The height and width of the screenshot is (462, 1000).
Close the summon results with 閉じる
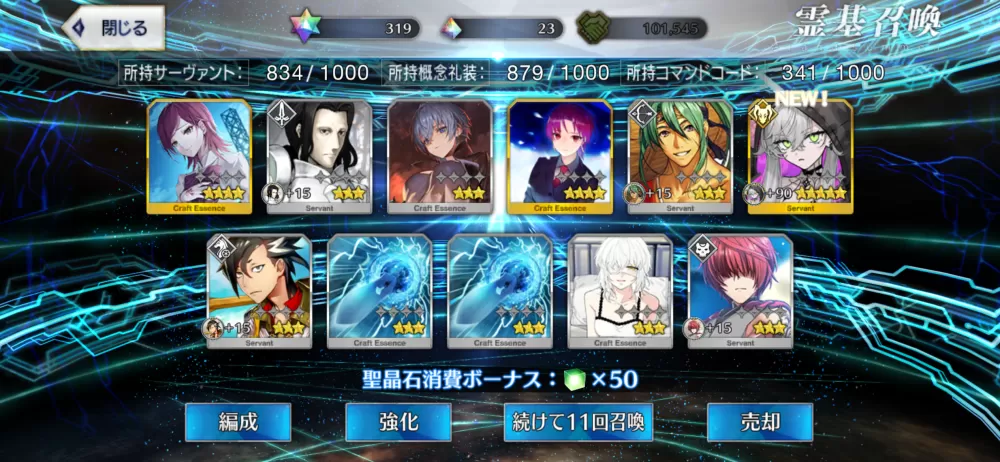coord(113,28)
